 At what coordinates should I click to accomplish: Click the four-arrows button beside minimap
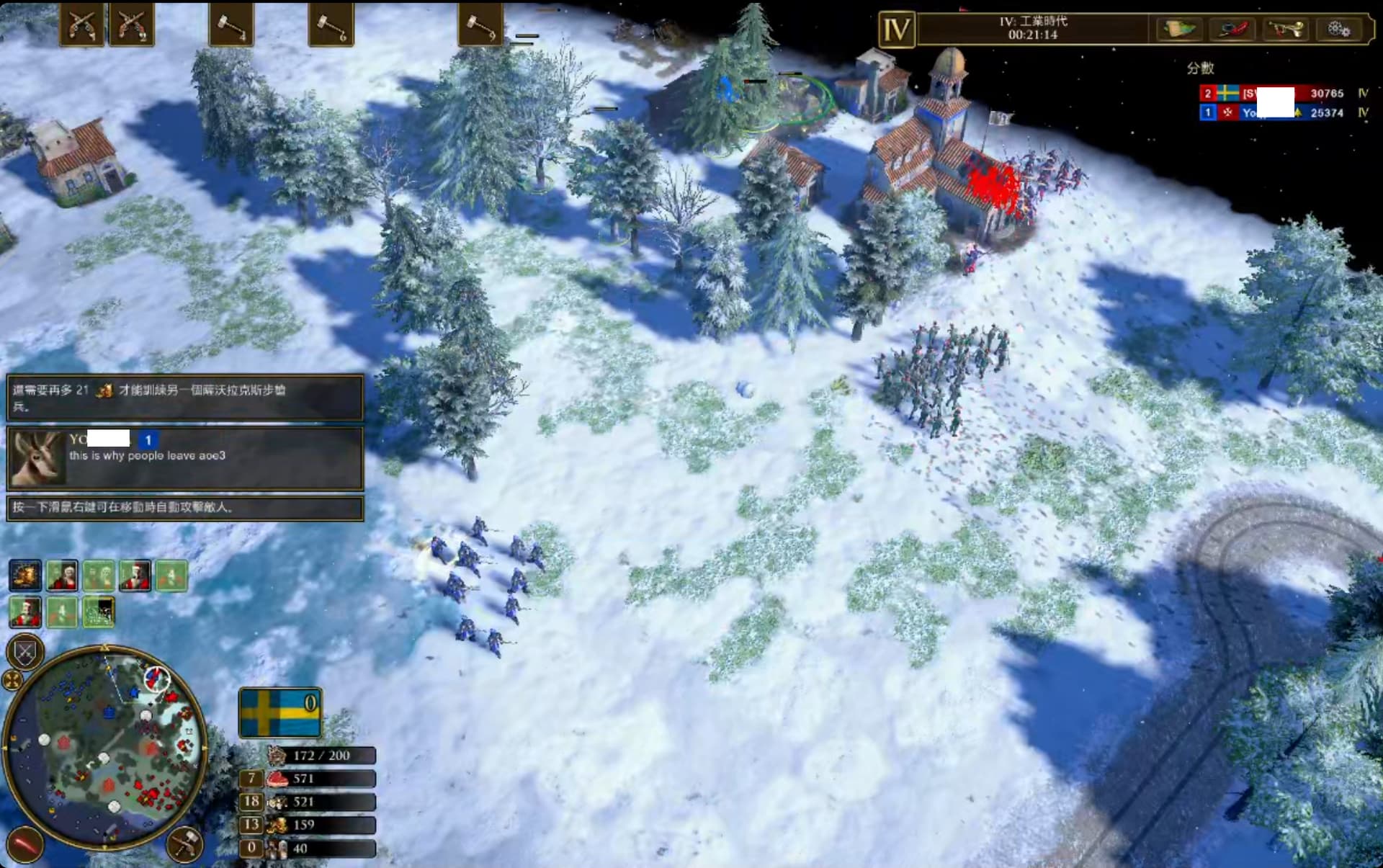[12, 679]
